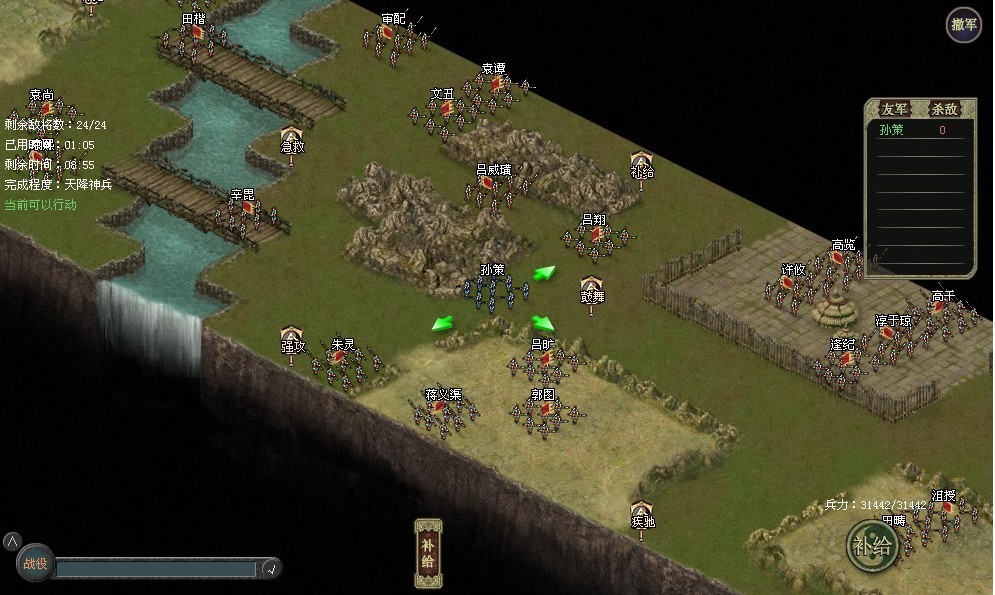
Task: Switch to the 友军 allies tab
Action: tap(893, 109)
